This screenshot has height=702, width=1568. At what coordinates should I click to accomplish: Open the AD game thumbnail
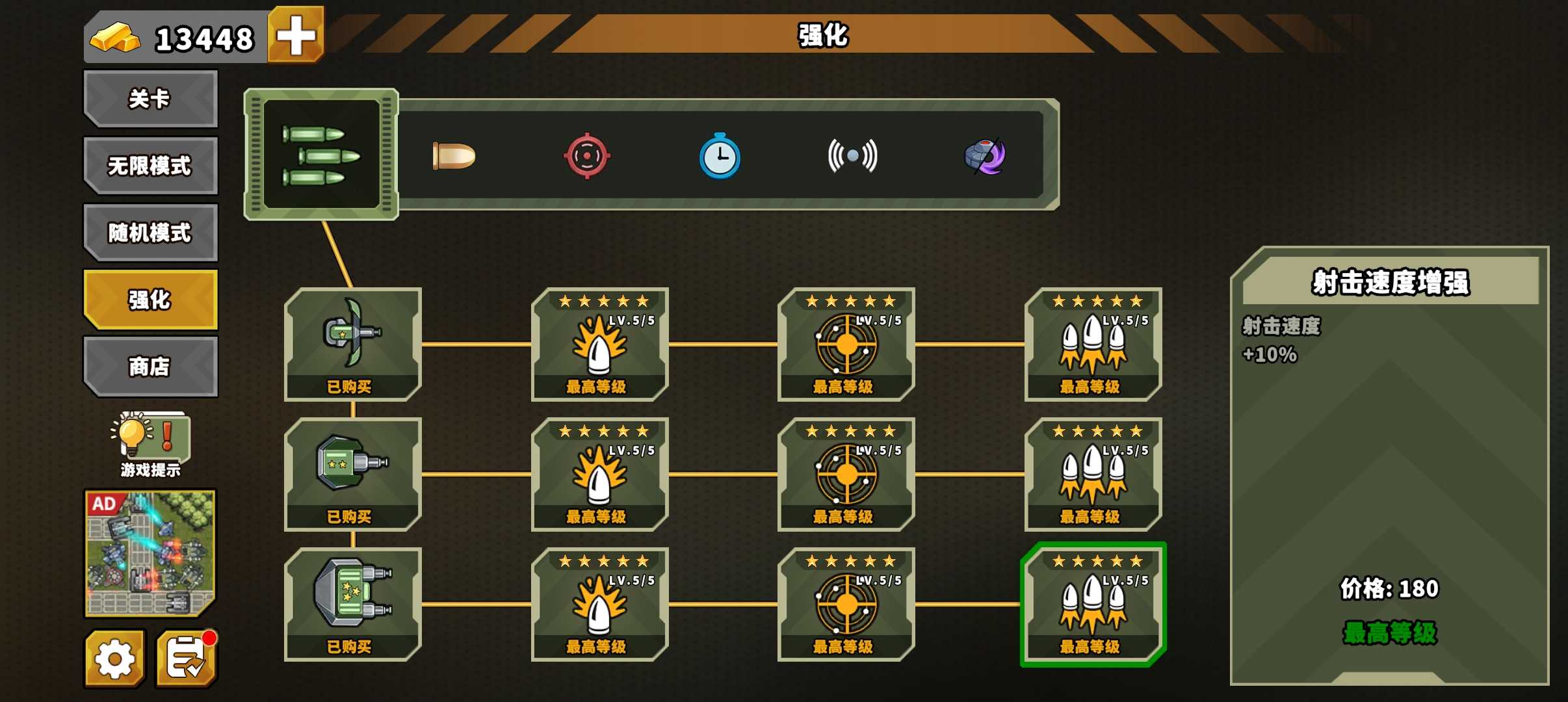pos(150,552)
